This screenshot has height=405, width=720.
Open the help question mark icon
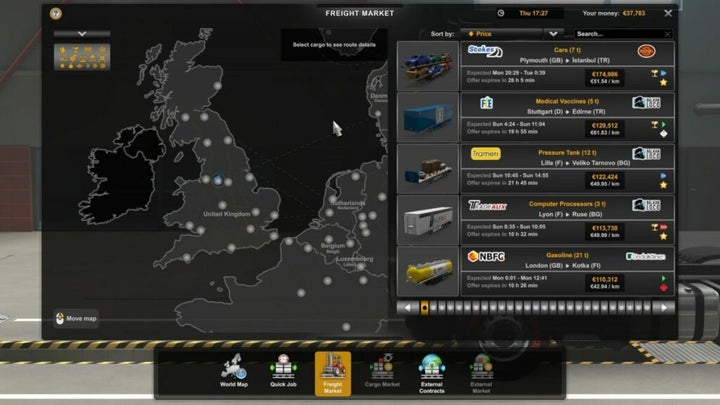click(x=55, y=14)
